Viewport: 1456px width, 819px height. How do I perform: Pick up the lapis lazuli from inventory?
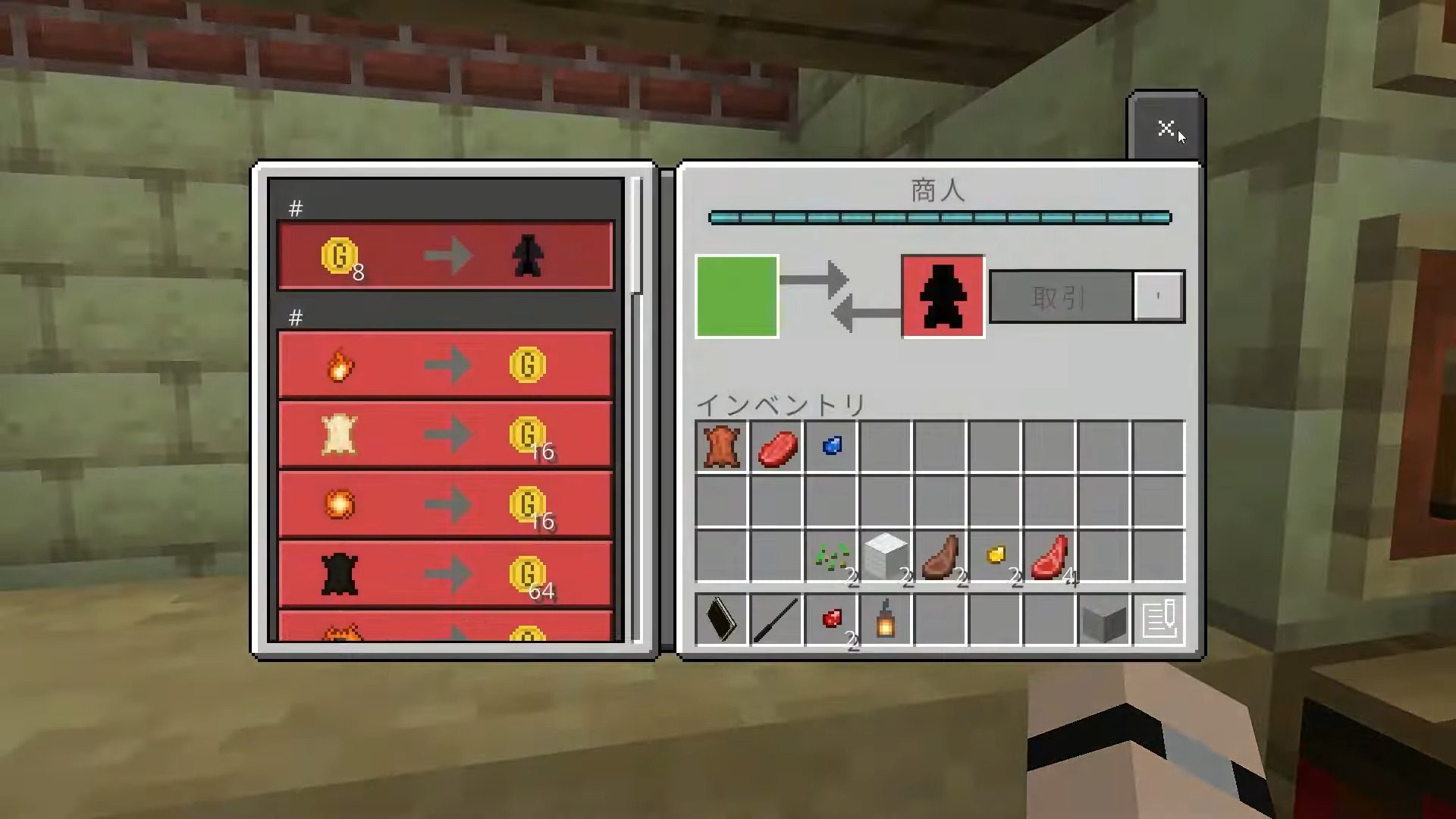coord(830,447)
